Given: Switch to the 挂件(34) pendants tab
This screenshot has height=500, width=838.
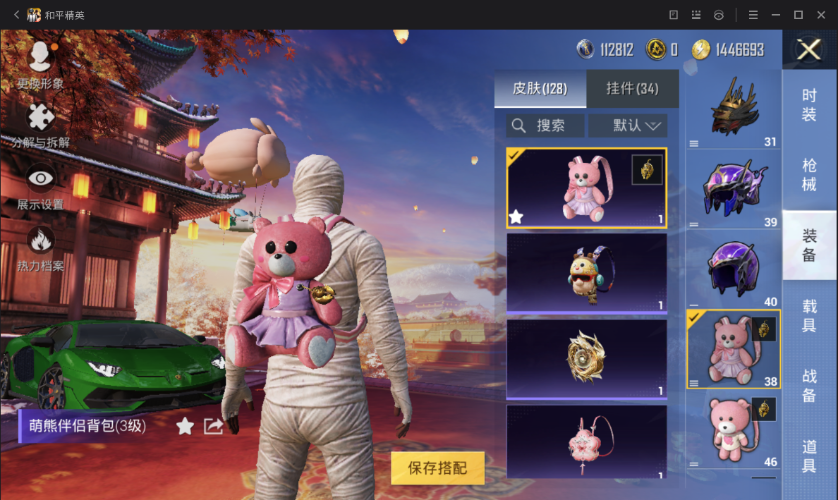Looking at the screenshot, I should [x=632, y=89].
